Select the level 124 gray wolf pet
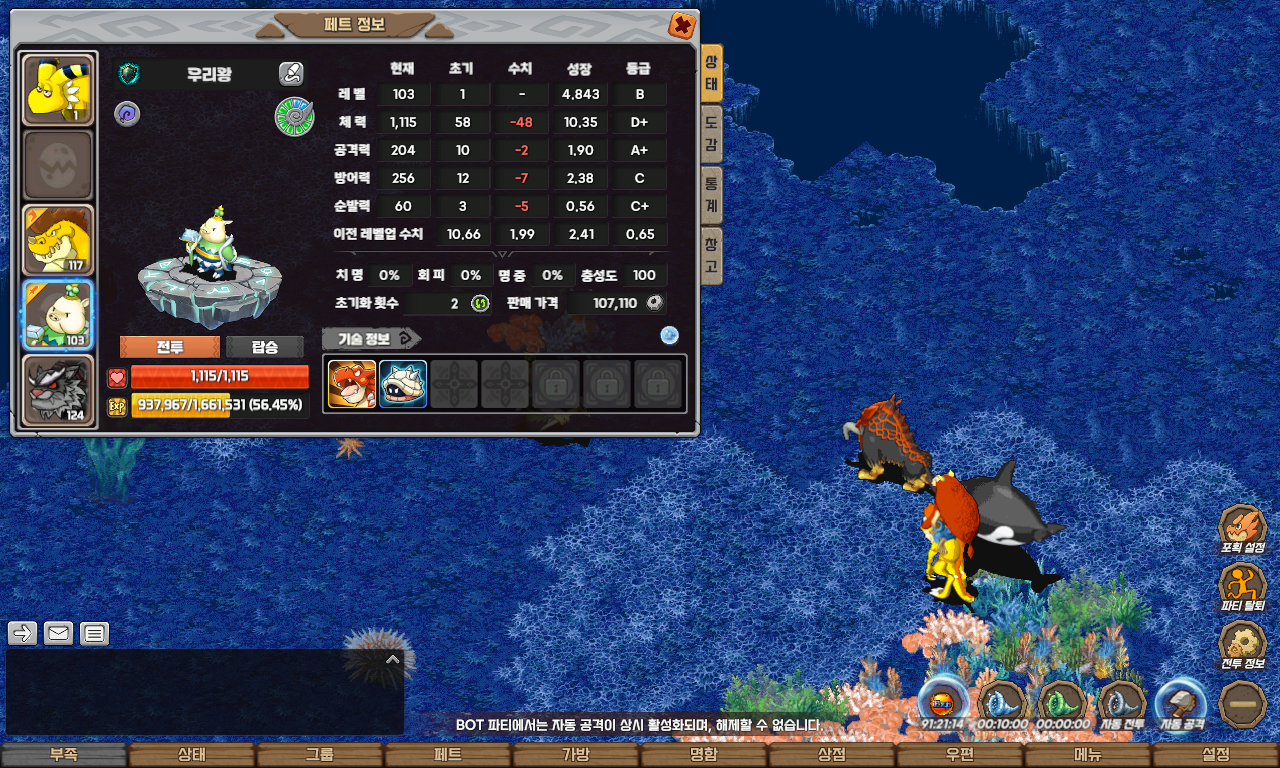This screenshot has height=768, width=1280. point(59,391)
